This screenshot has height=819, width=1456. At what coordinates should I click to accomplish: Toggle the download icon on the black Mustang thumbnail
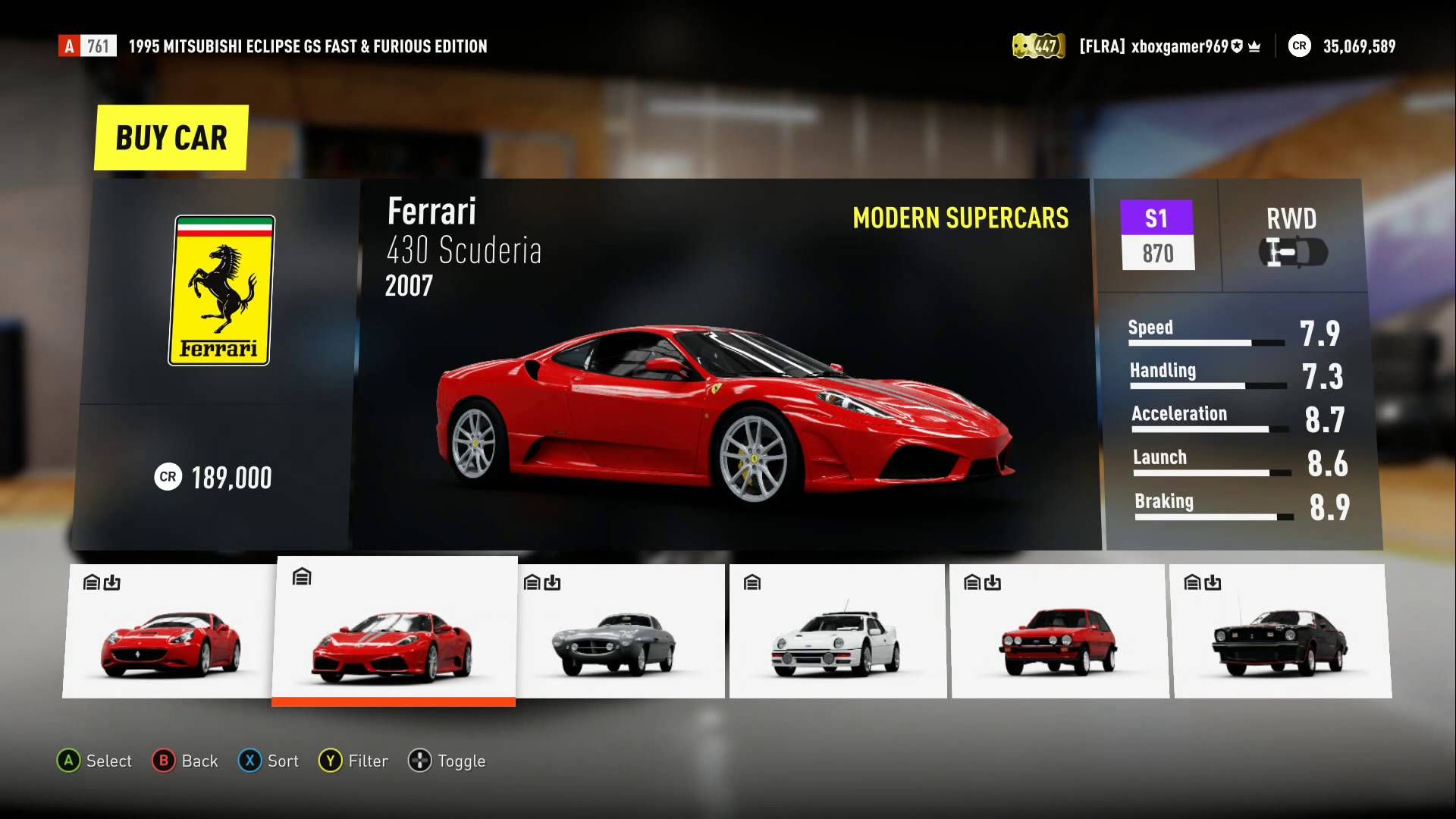[1212, 583]
